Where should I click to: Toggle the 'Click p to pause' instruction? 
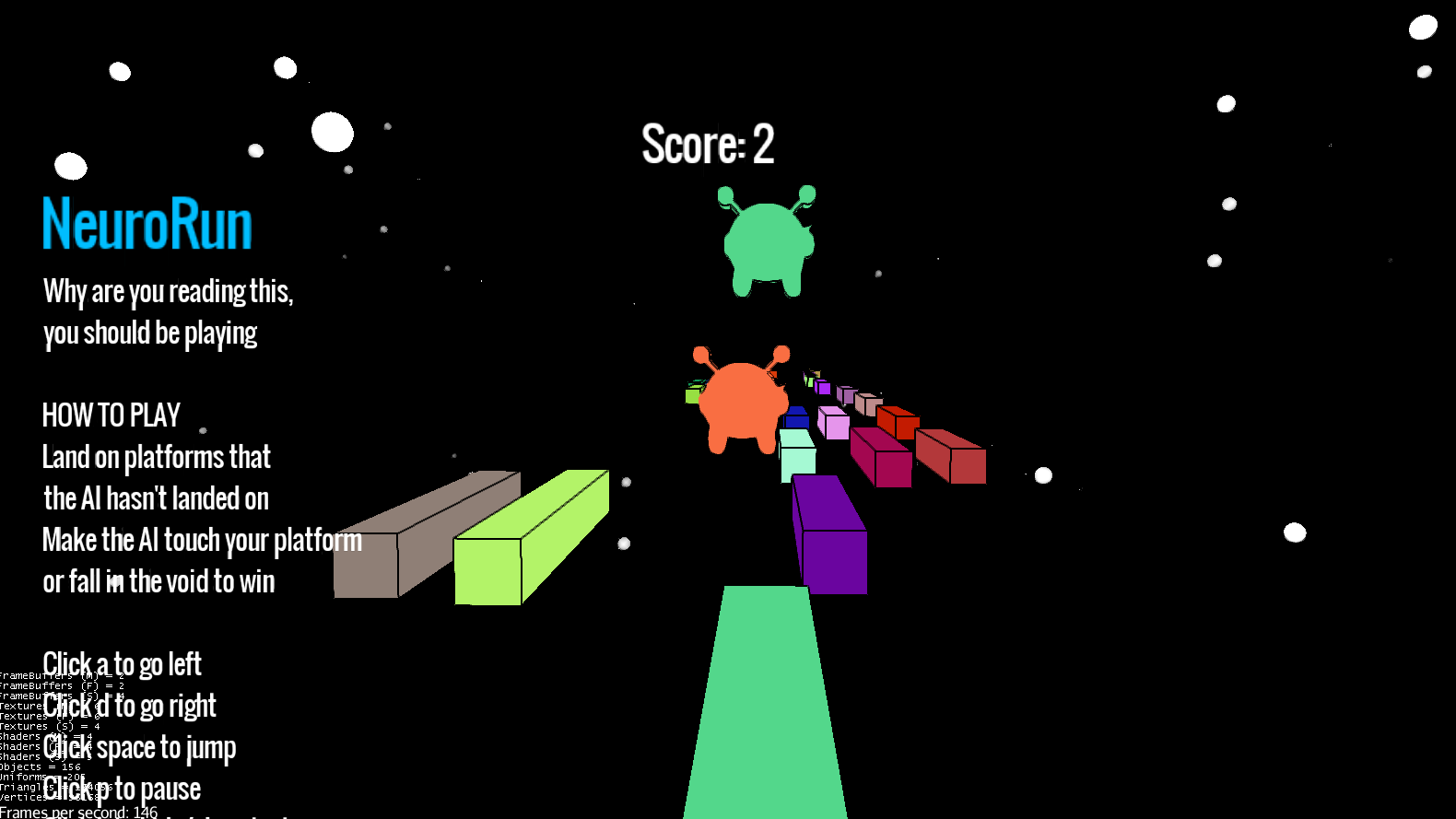[x=121, y=789]
